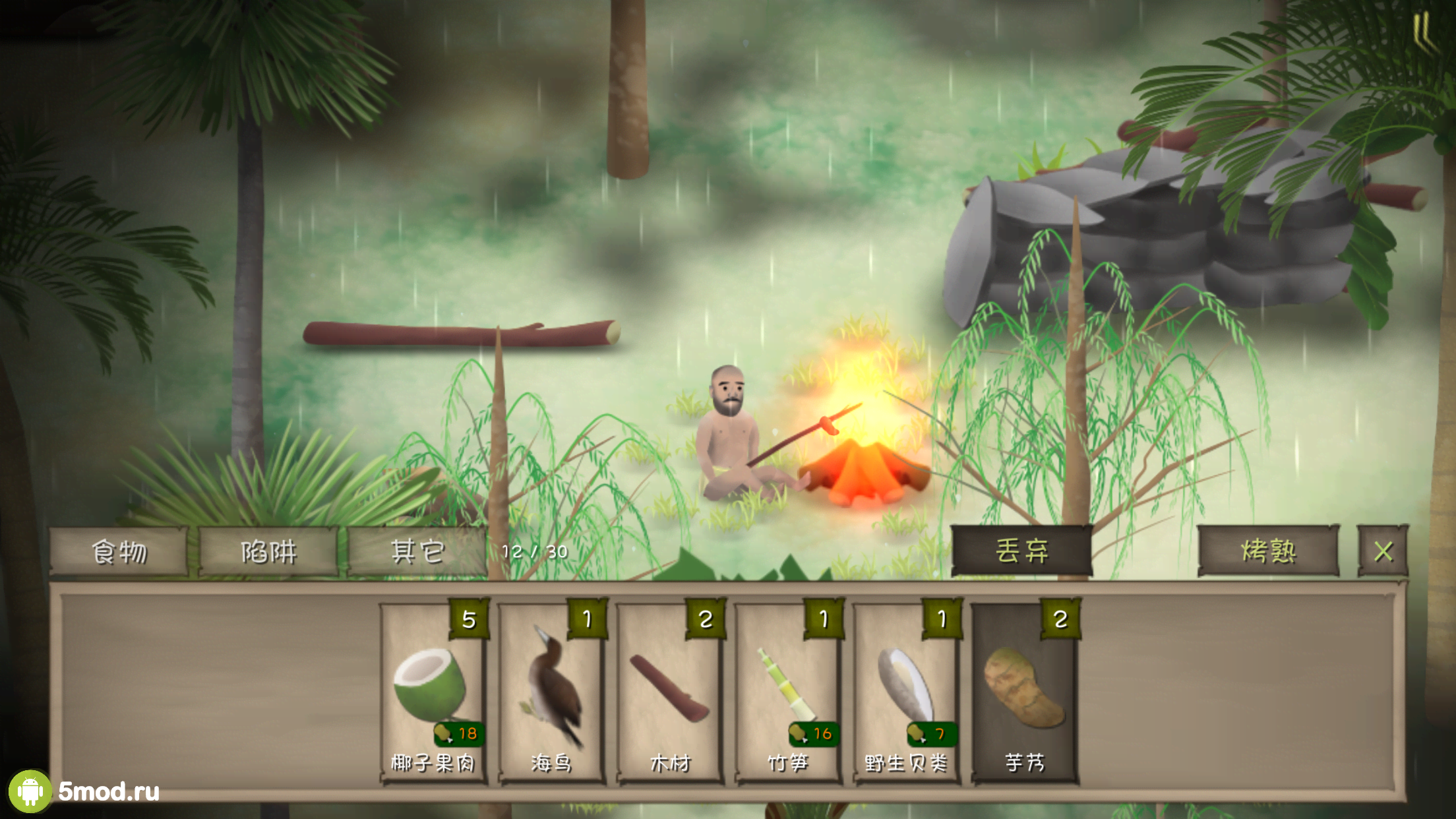Select the bamboo shoot (竹笋) card
The width and height of the screenshot is (1456, 819).
[x=788, y=692]
